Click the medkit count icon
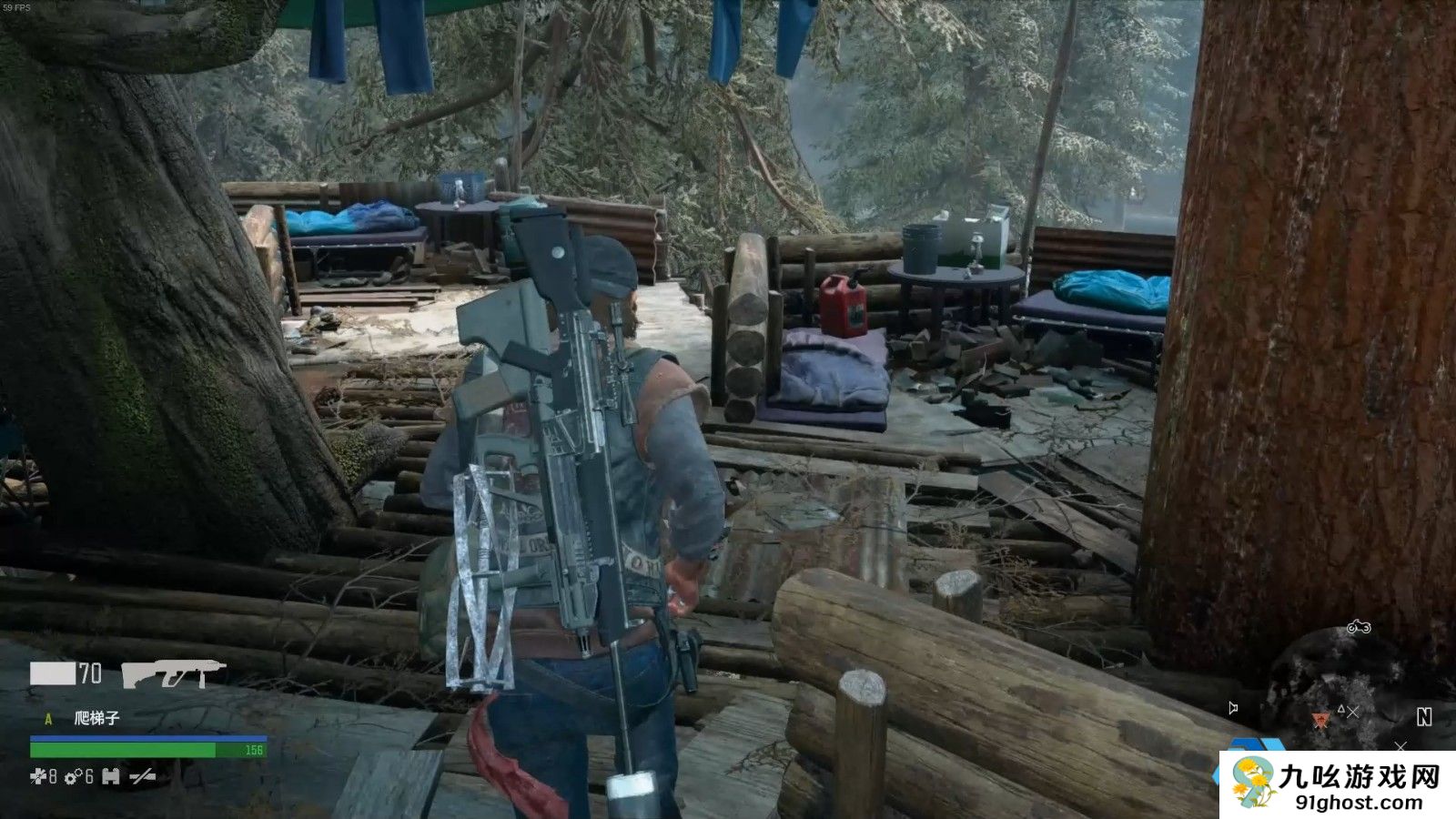 [x=37, y=776]
